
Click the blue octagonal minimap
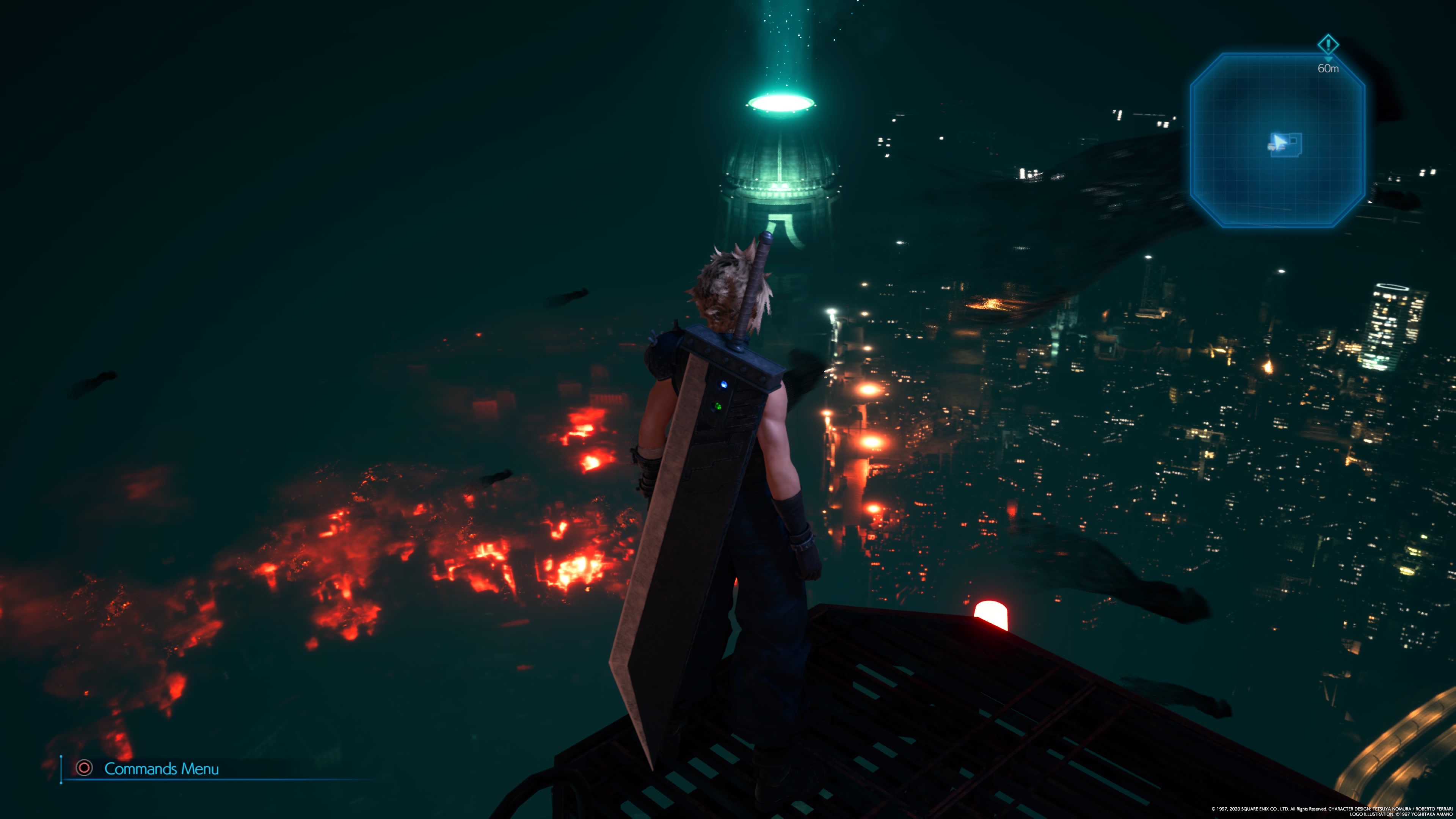point(1277,140)
